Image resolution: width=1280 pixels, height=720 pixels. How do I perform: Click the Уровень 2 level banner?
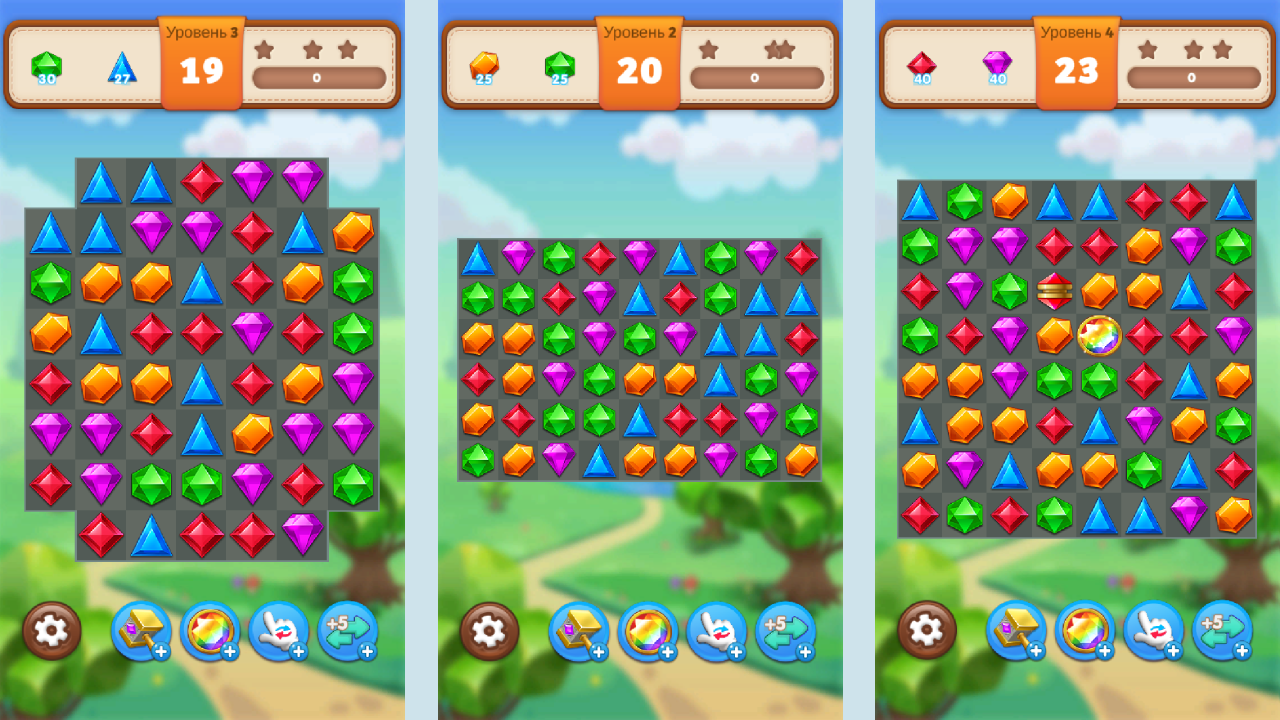click(x=638, y=30)
